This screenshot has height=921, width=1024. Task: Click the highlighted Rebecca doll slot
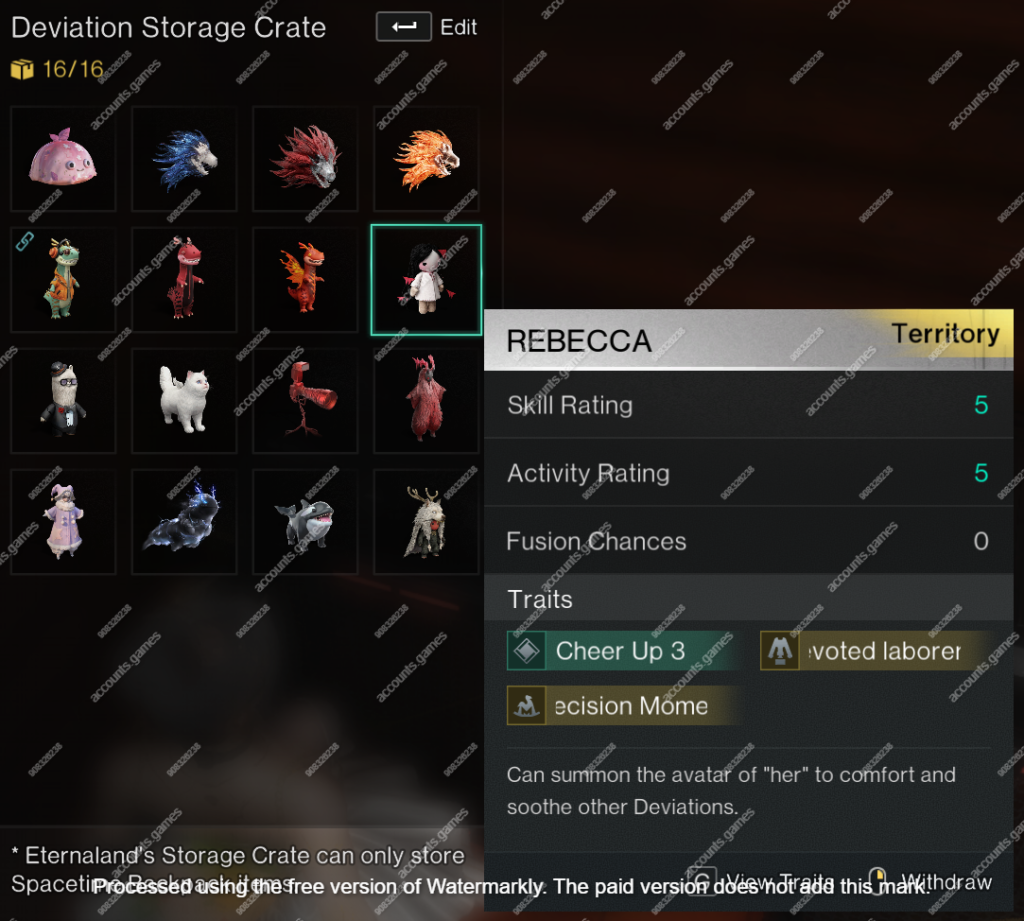pos(426,280)
